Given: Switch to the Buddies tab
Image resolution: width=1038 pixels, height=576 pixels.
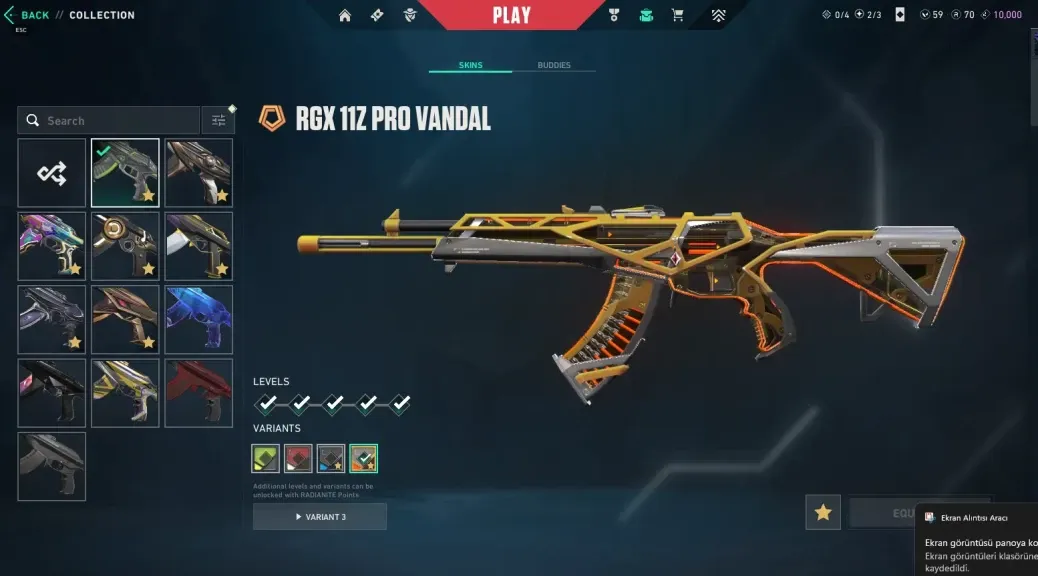Looking at the screenshot, I should [x=554, y=66].
